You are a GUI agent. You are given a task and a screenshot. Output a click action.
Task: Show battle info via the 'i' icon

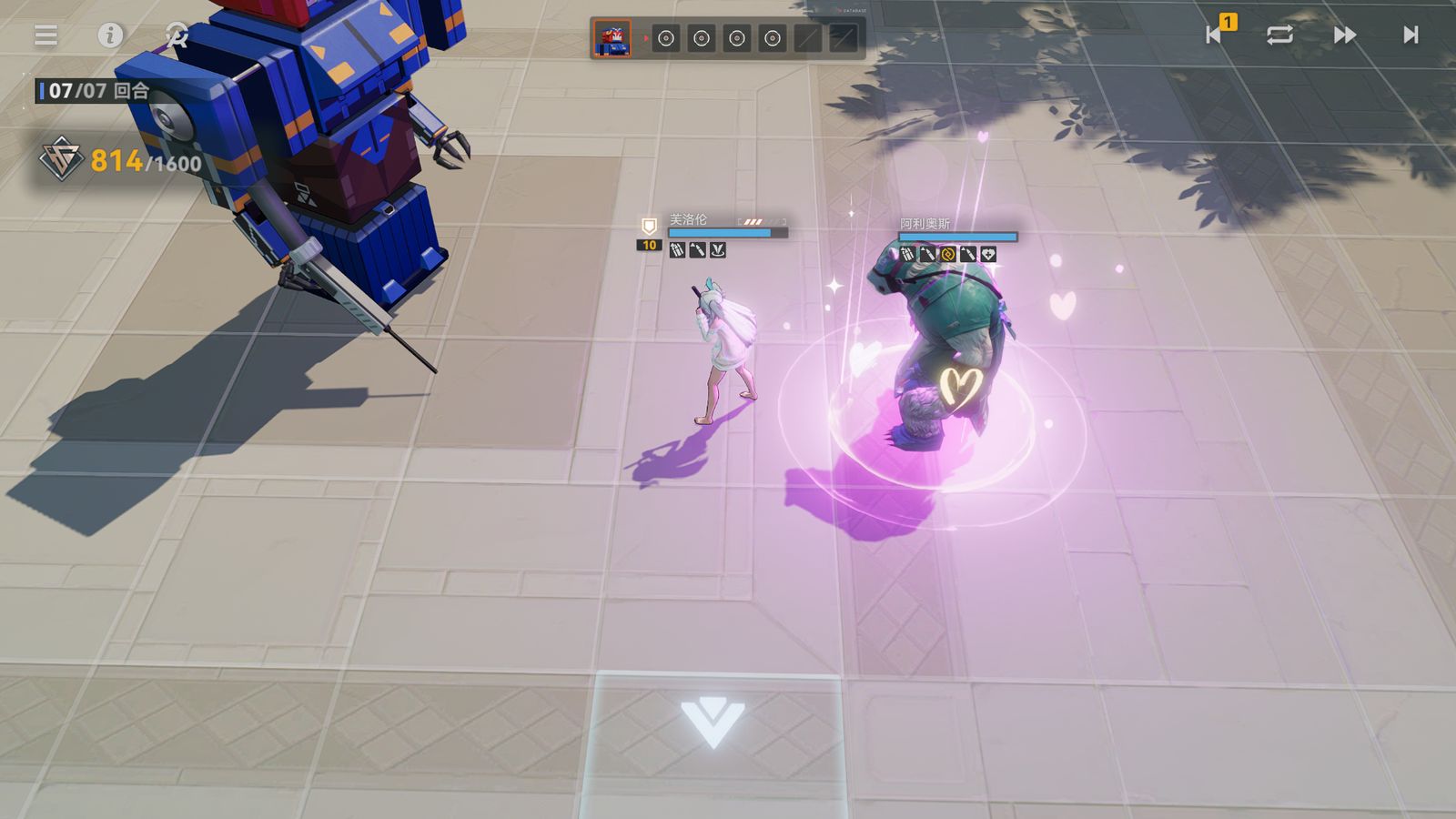(x=110, y=35)
